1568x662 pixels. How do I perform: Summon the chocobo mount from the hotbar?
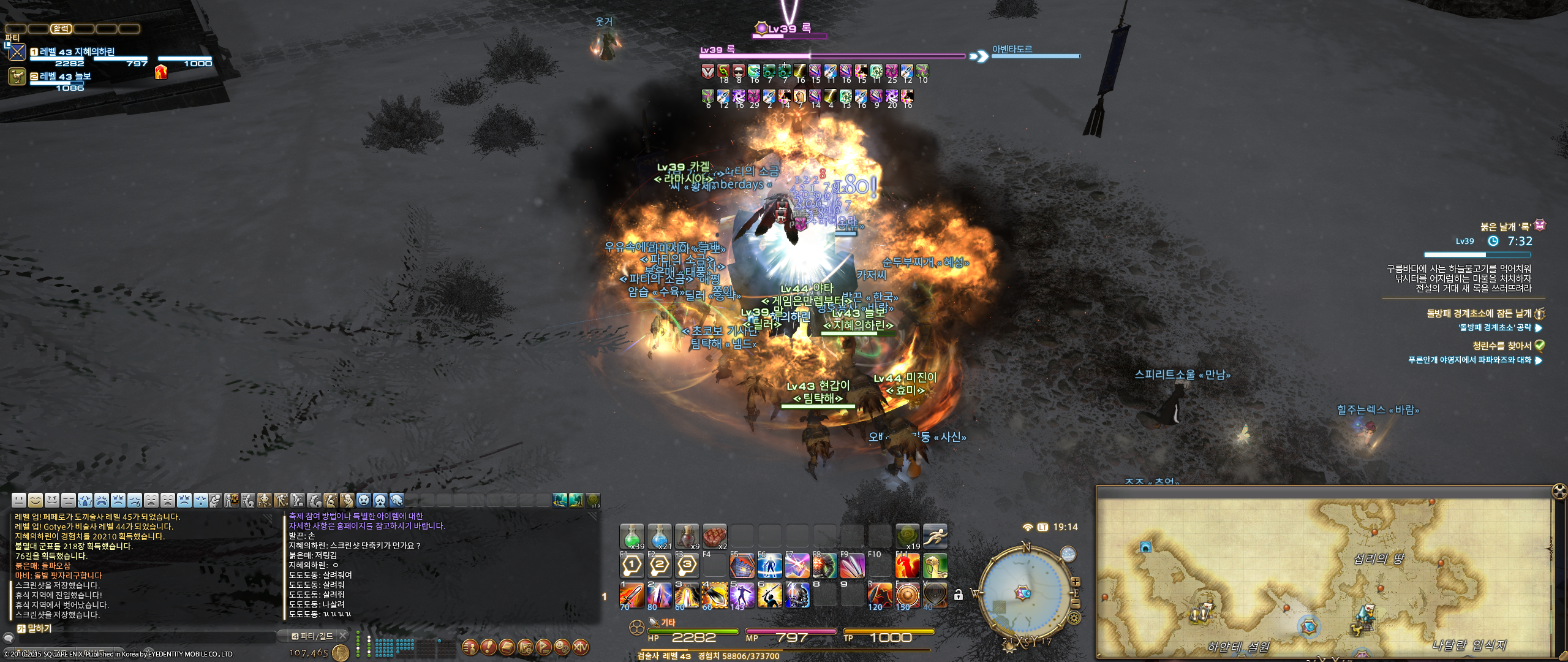pos(935,565)
